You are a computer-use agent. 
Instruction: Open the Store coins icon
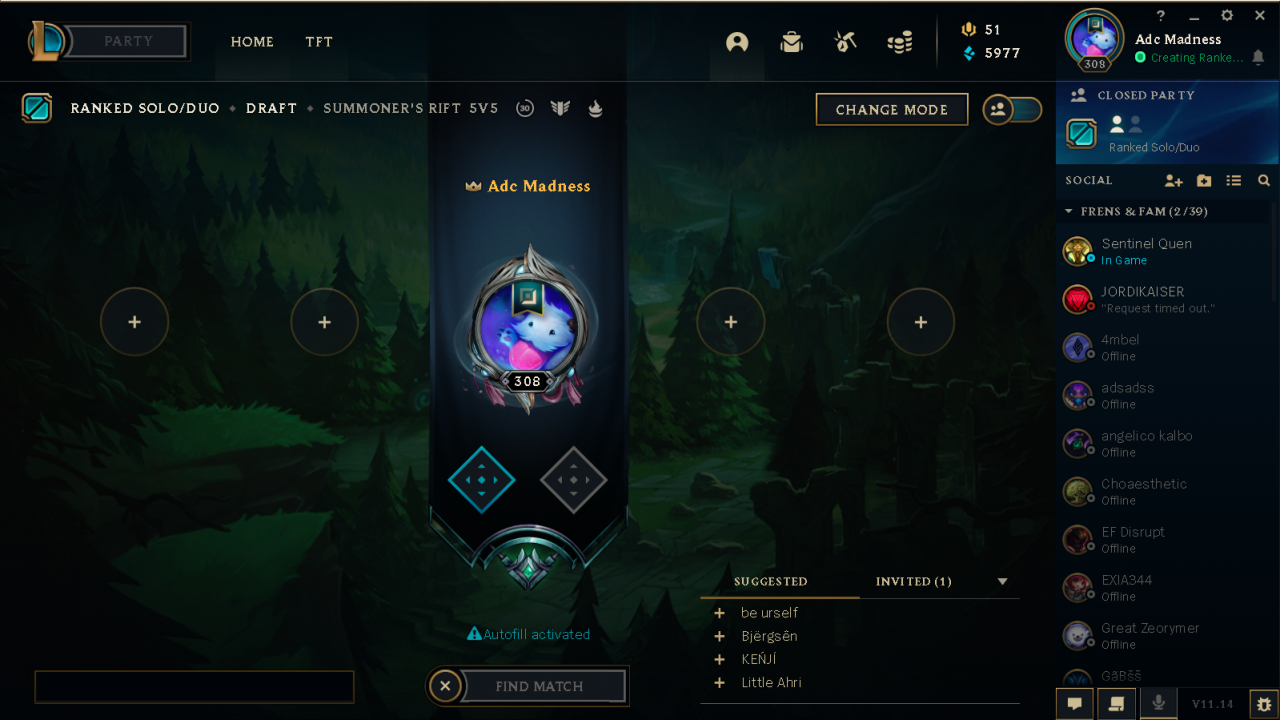[899, 43]
